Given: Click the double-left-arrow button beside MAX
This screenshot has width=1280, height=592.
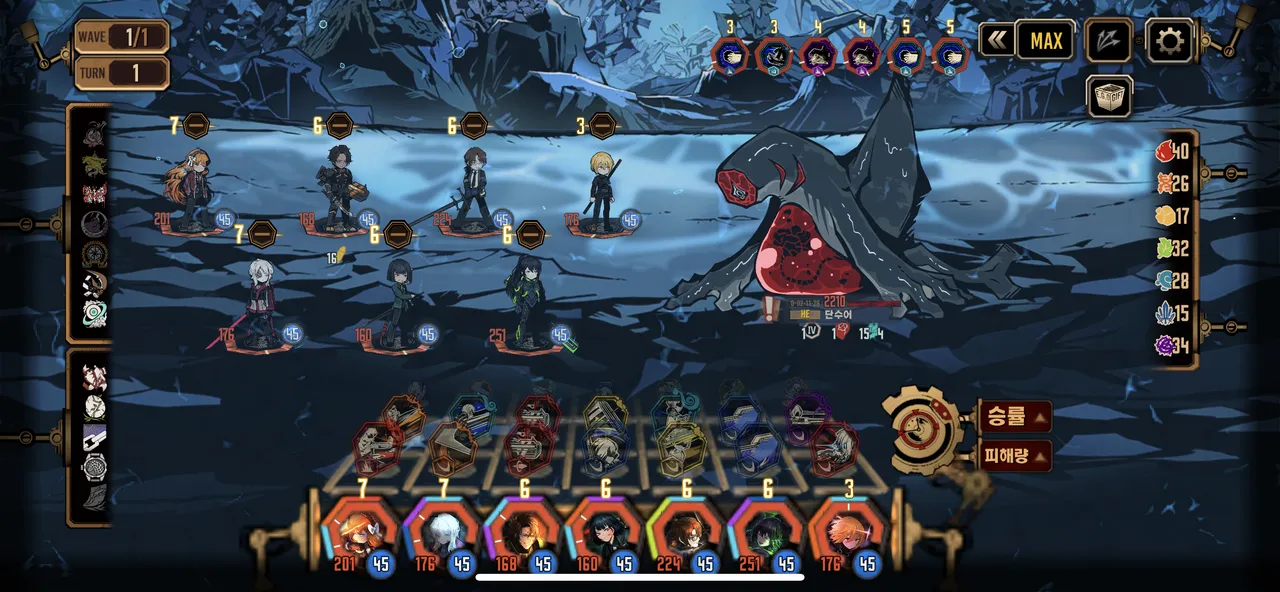Looking at the screenshot, I should pyautogui.click(x=996, y=41).
